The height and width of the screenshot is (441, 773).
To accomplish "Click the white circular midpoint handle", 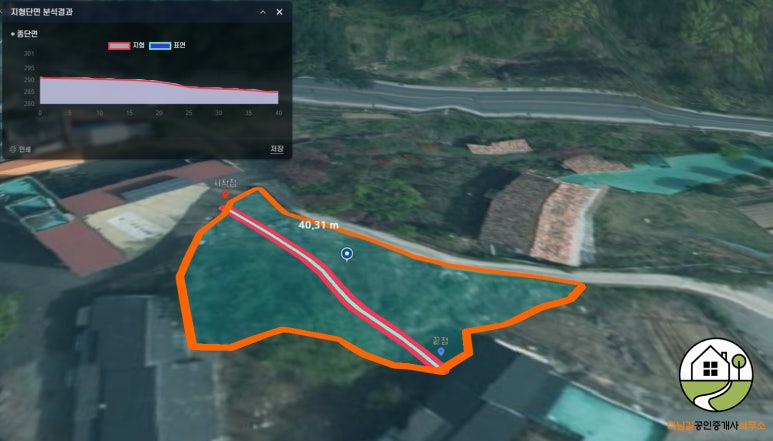I will pos(346,254).
